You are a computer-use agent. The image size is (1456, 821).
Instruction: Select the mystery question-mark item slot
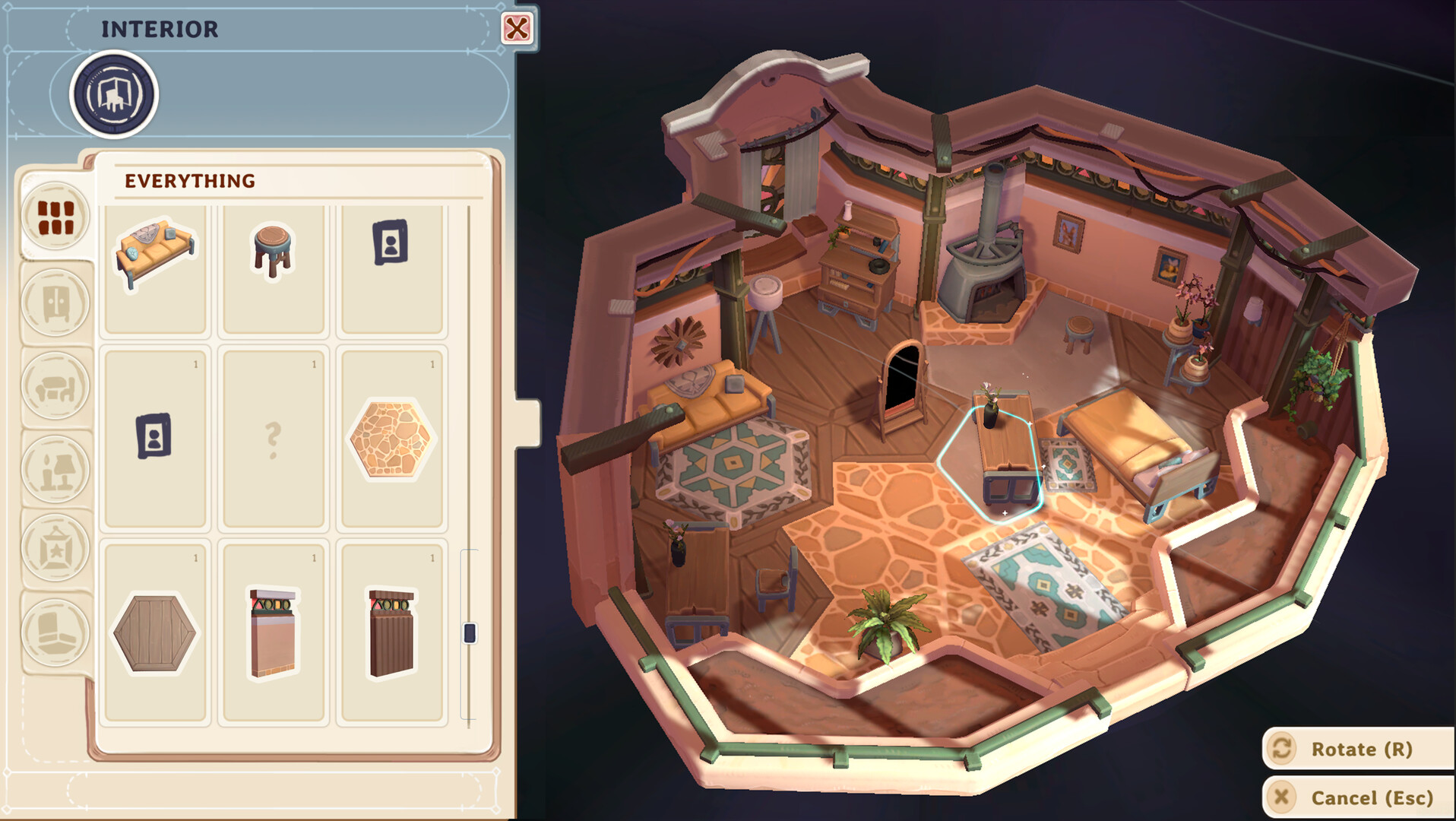[274, 439]
